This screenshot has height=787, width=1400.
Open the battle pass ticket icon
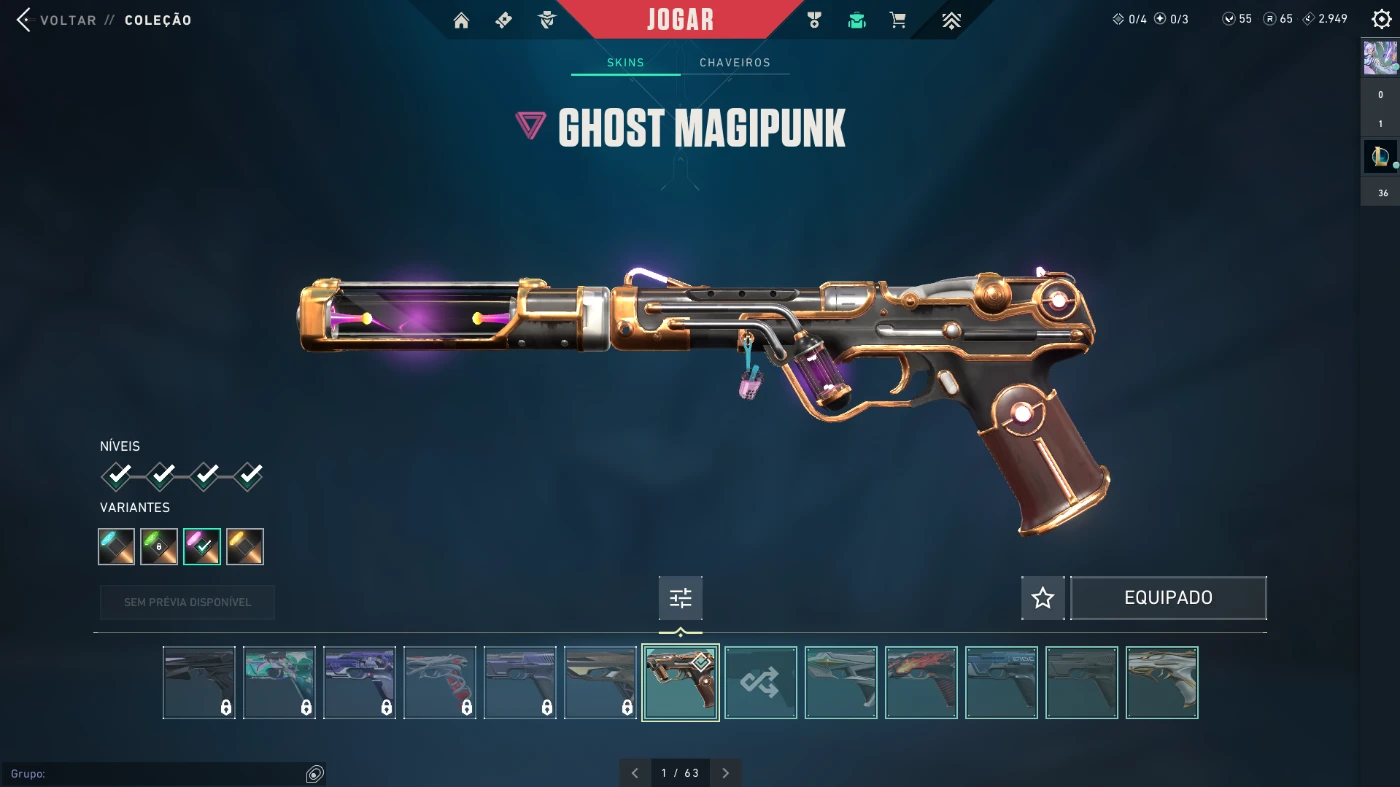(504, 20)
